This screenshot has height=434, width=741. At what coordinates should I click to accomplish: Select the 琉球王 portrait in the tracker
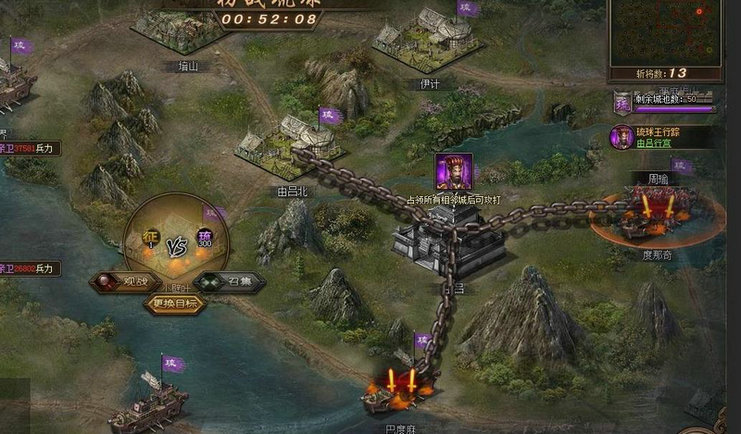coord(621,137)
